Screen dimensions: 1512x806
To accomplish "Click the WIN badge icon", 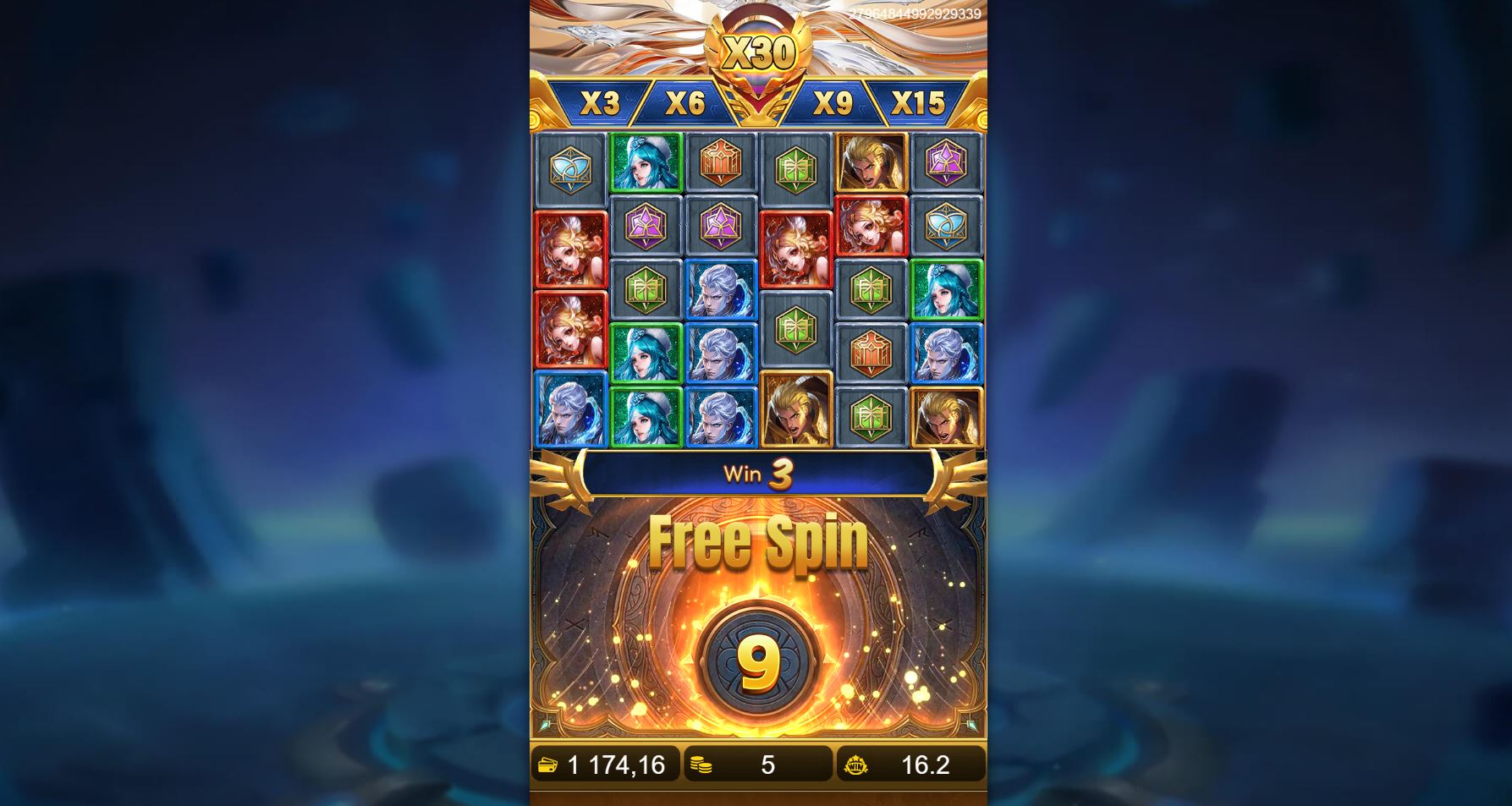I will pyautogui.click(x=858, y=764).
